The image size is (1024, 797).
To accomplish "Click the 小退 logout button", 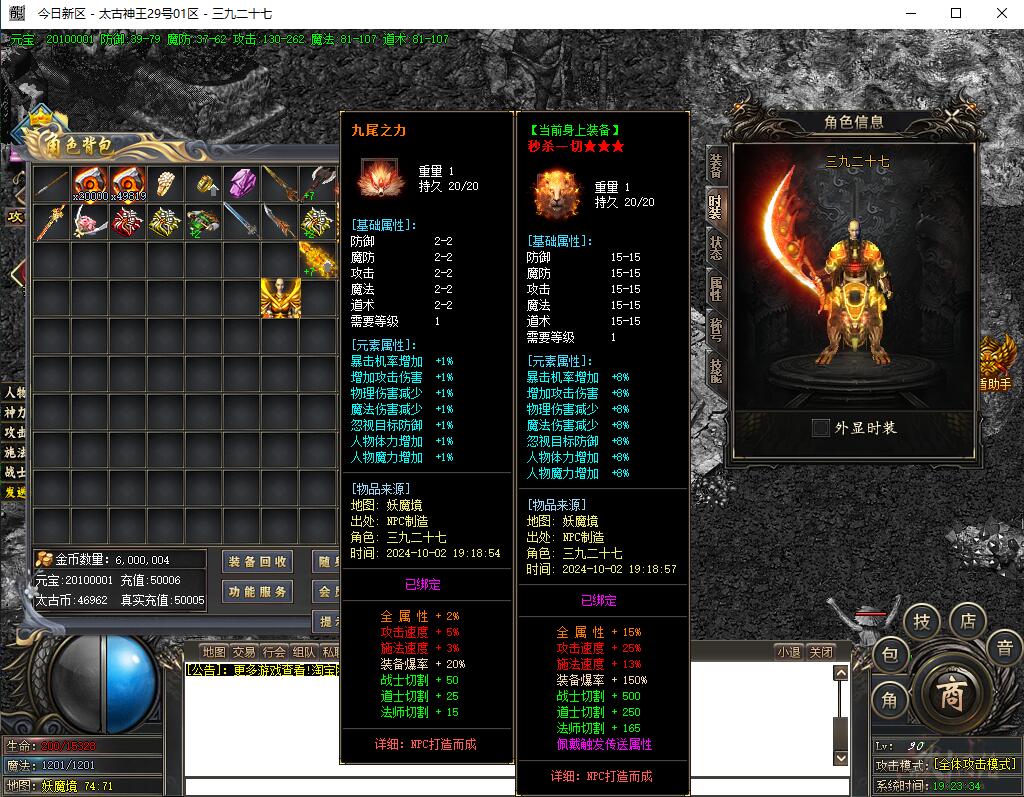I will pos(789,652).
